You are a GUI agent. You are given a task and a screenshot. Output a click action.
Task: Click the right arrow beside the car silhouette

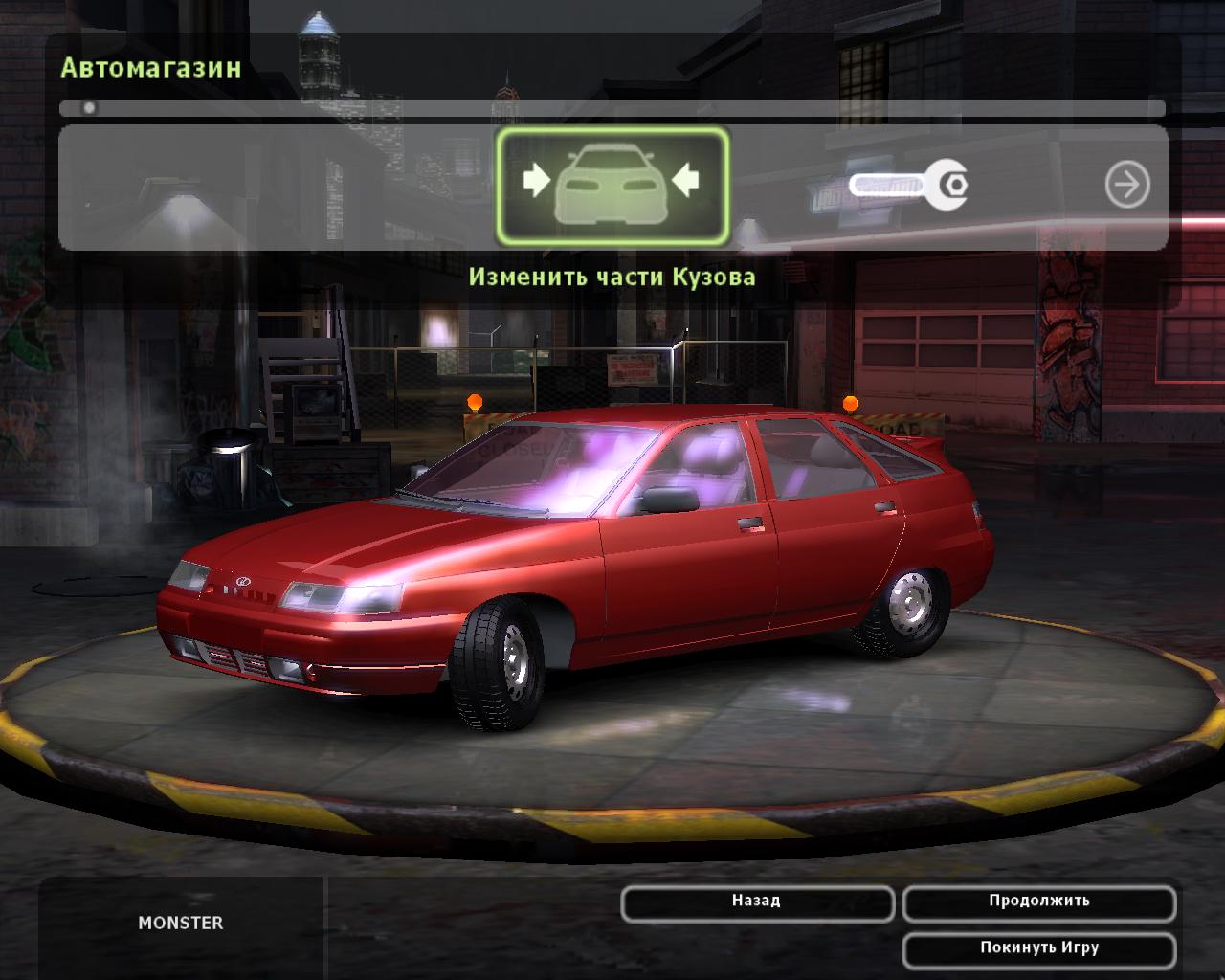point(685,180)
